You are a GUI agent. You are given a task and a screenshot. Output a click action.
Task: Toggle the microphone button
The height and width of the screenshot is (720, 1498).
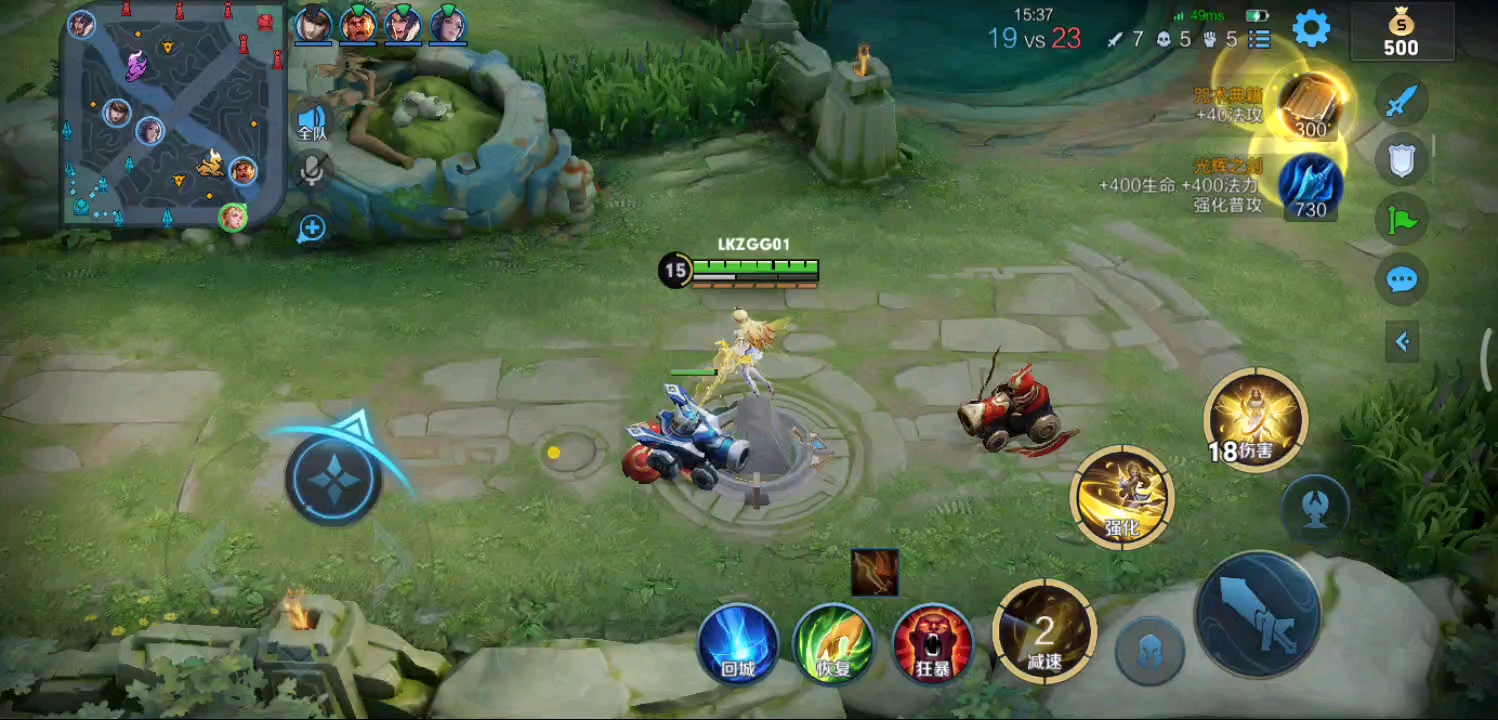[x=312, y=172]
